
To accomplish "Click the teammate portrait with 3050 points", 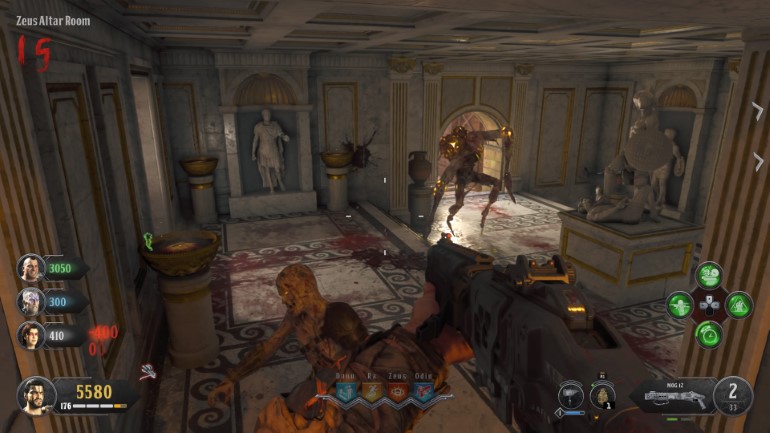I will pos(31,268).
